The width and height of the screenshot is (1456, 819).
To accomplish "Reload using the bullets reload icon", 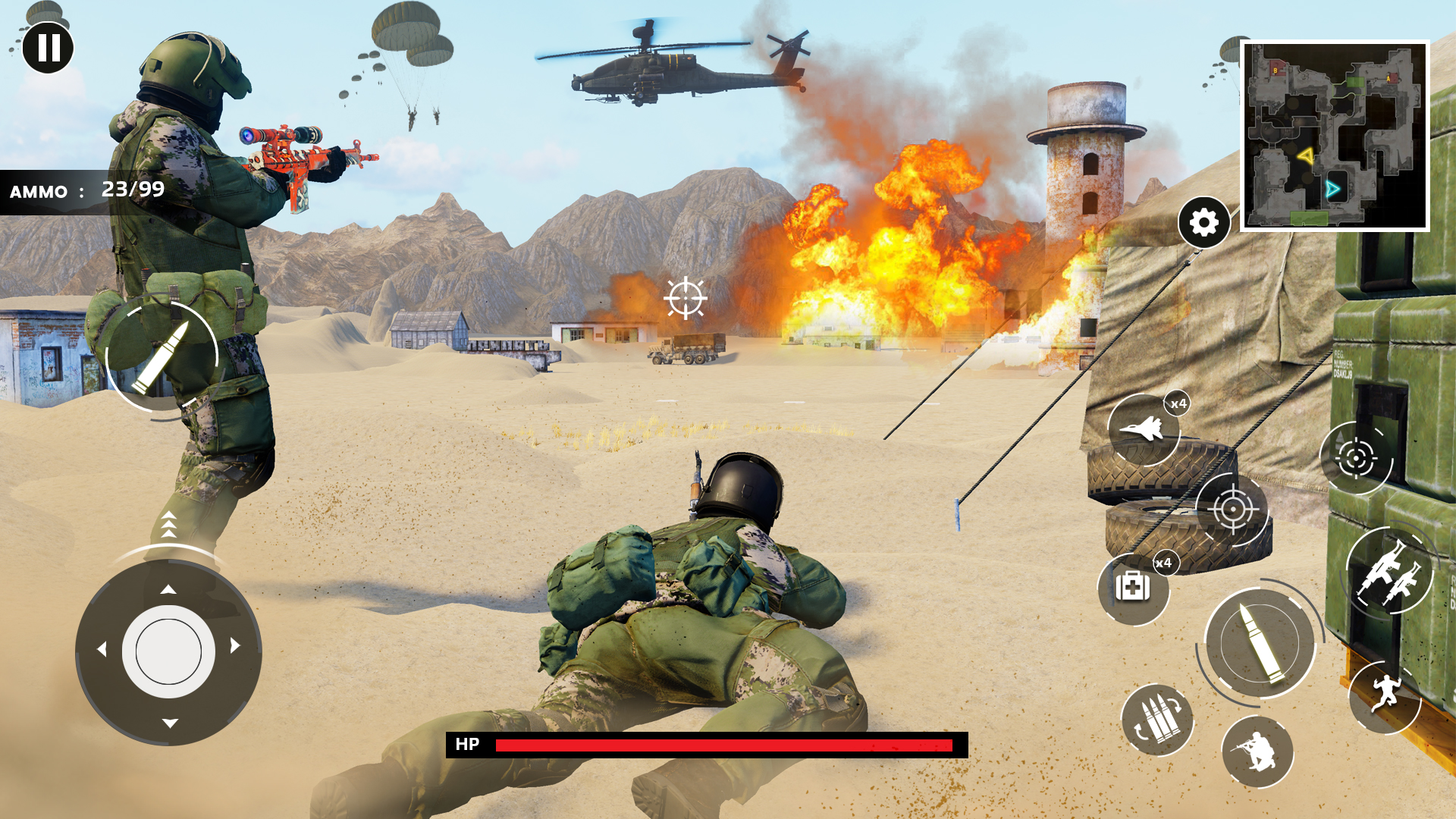I will [1157, 720].
